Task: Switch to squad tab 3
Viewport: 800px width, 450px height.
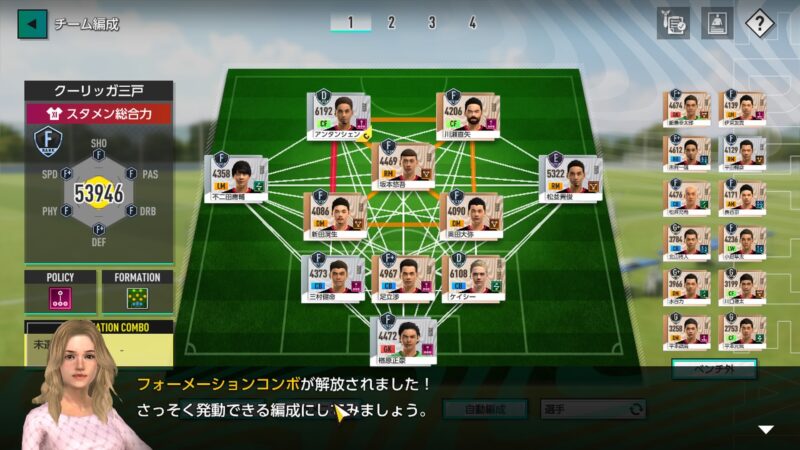Action: [x=431, y=22]
